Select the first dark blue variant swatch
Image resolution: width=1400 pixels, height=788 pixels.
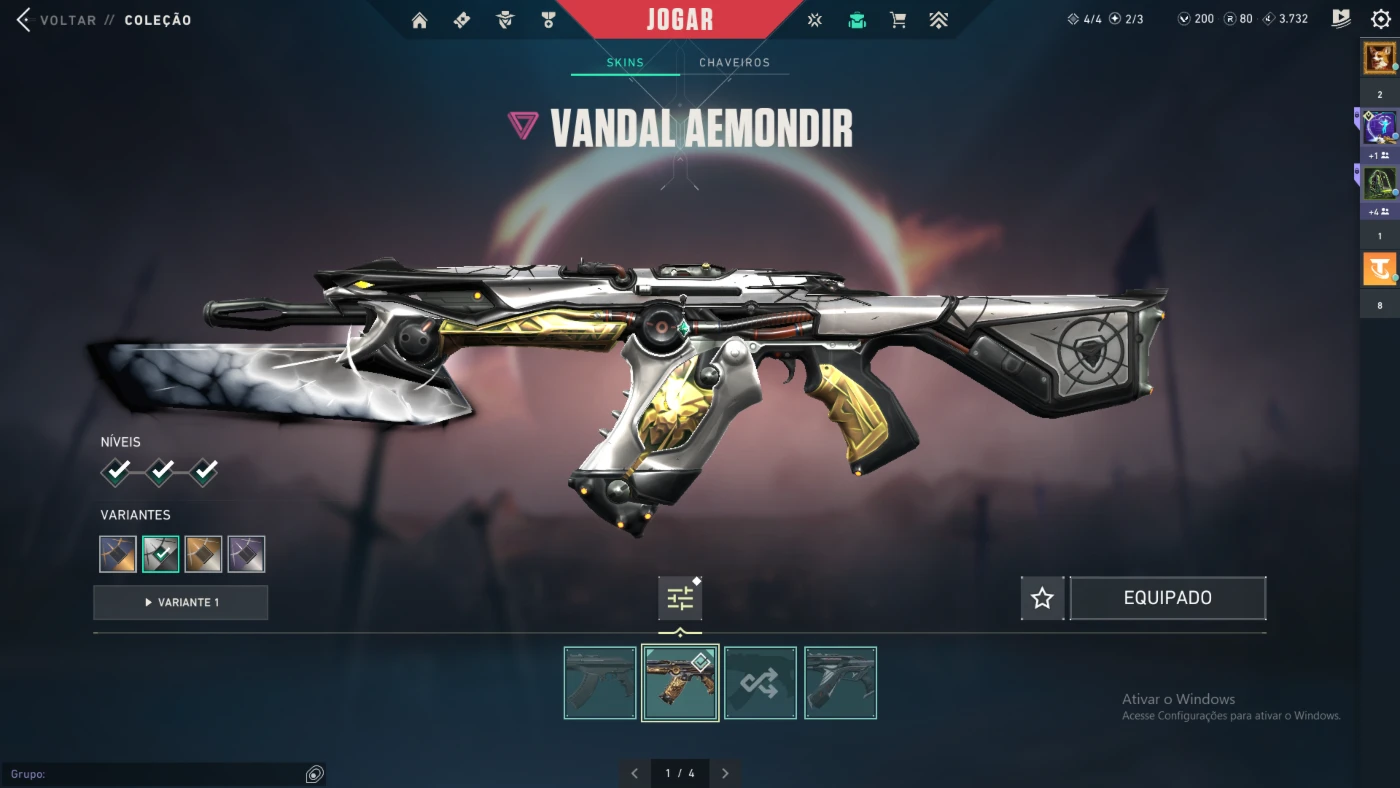click(118, 554)
